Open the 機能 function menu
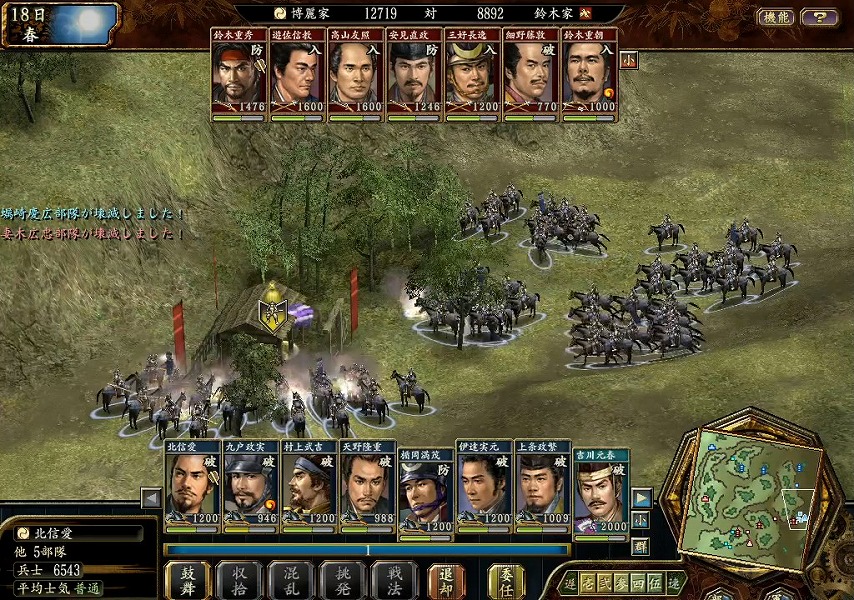 pos(776,17)
